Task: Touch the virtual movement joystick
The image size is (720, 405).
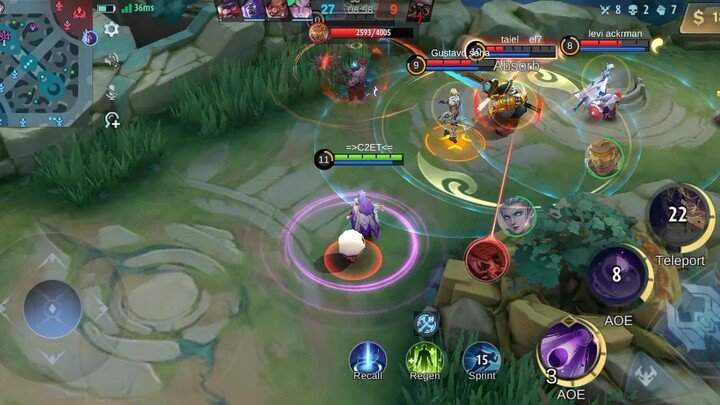Action: click(x=52, y=308)
